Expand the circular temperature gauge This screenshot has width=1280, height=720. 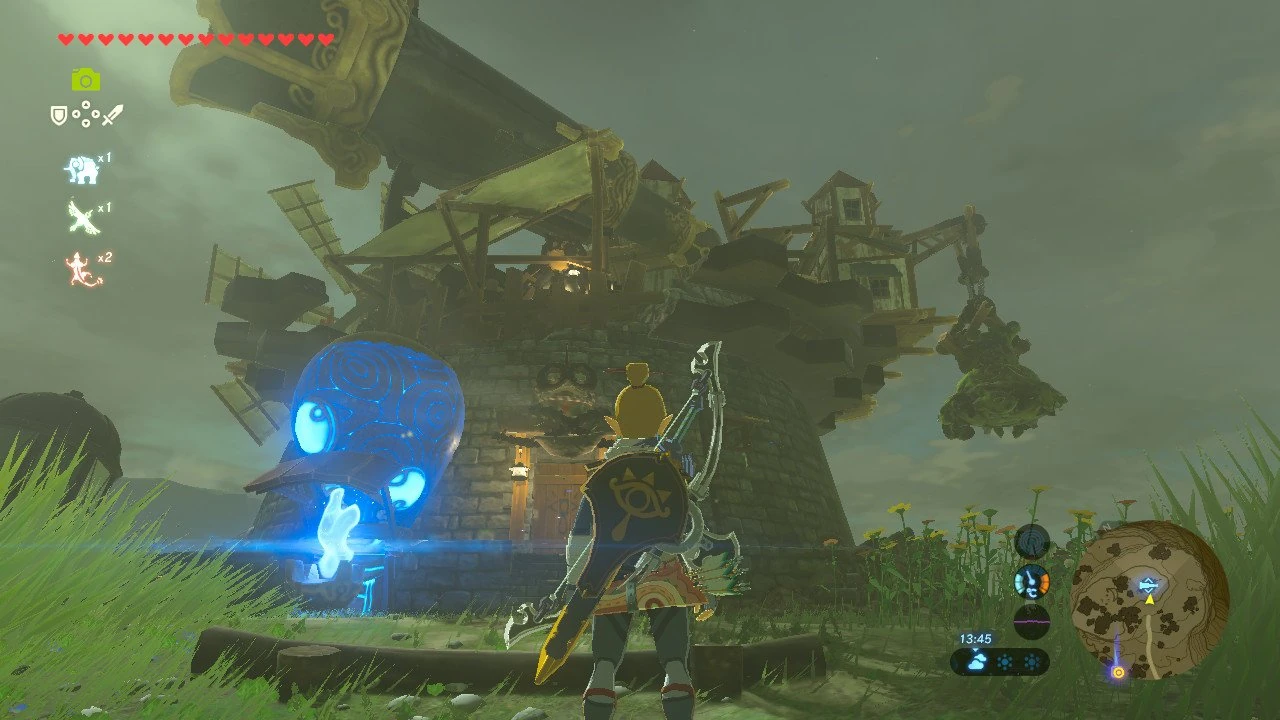point(1032,582)
